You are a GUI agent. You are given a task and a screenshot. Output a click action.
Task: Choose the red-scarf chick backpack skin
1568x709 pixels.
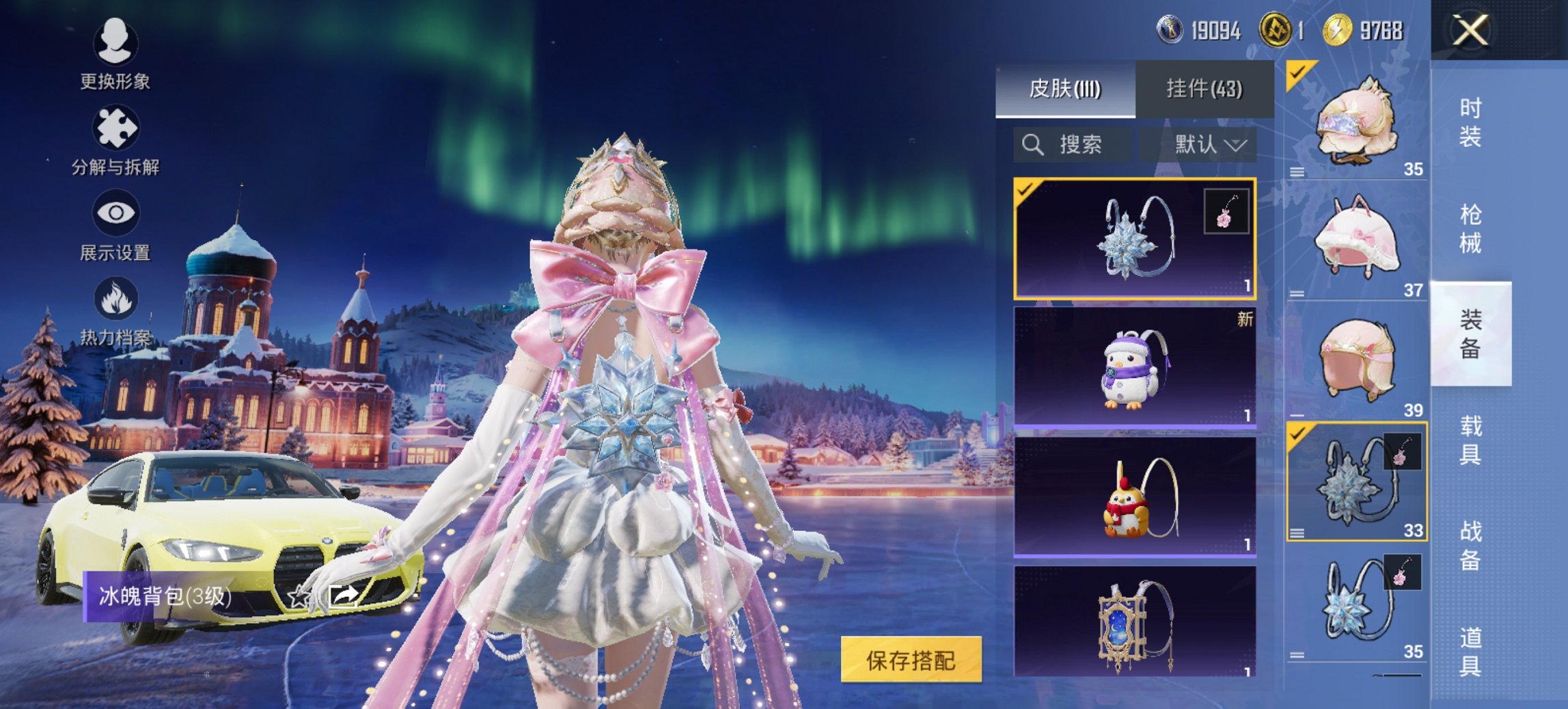[1134, 496]
